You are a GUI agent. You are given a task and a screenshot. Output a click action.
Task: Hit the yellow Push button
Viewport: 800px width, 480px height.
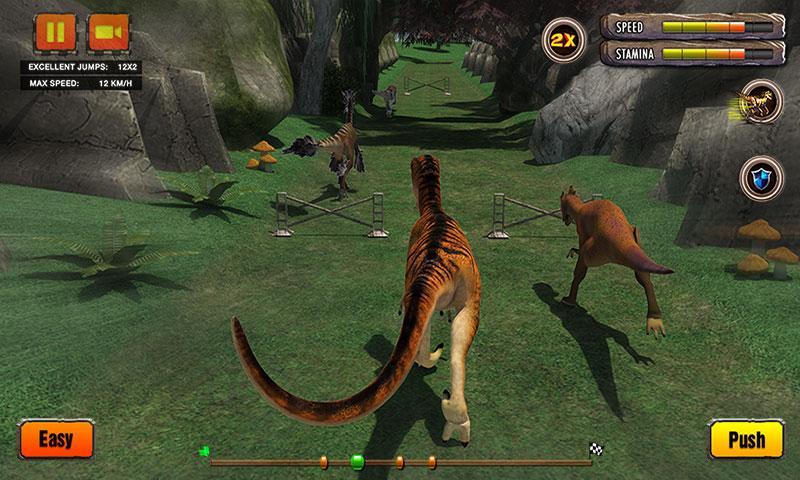(745, 439)
